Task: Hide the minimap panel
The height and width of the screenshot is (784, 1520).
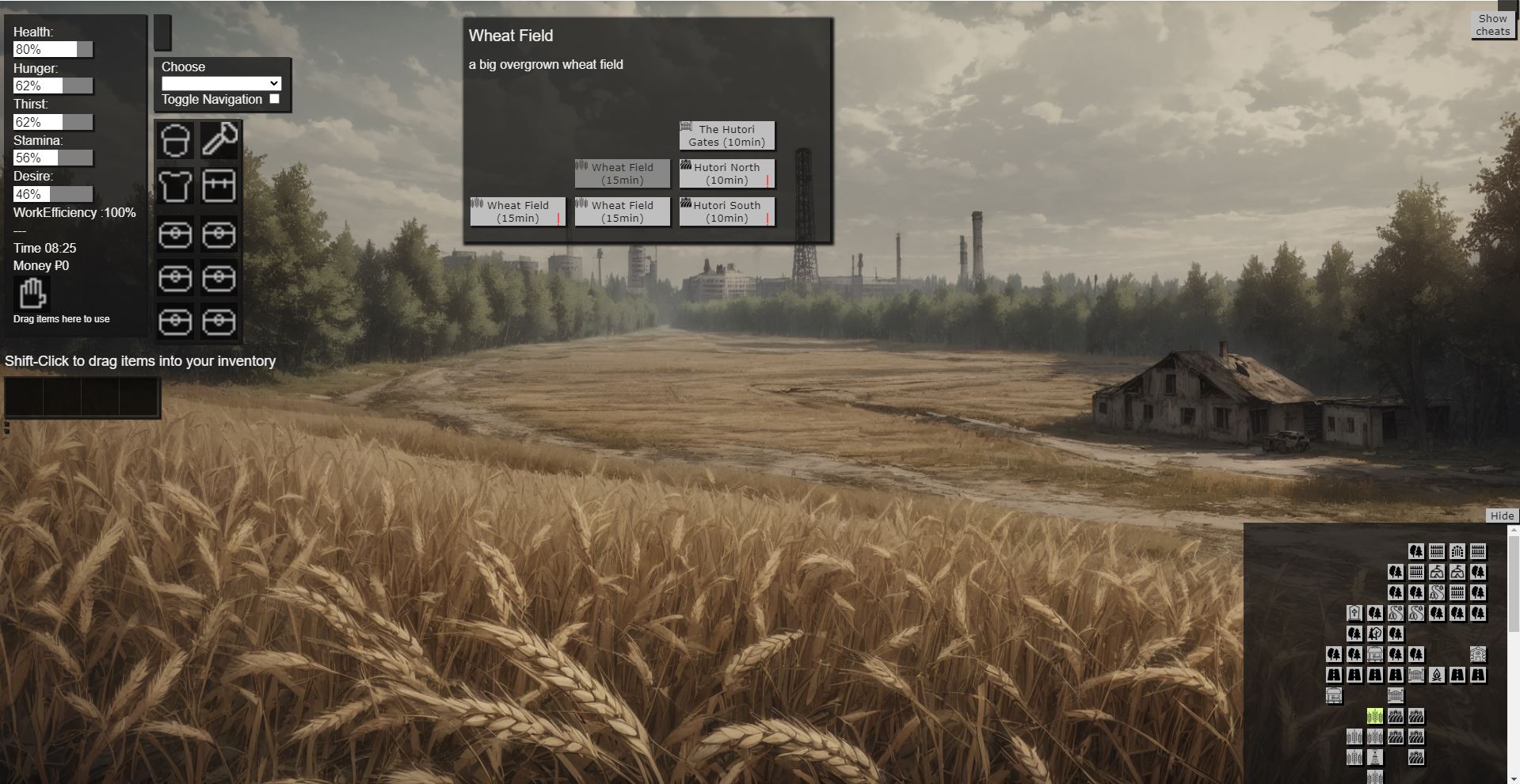Action: click(1501, 516)
